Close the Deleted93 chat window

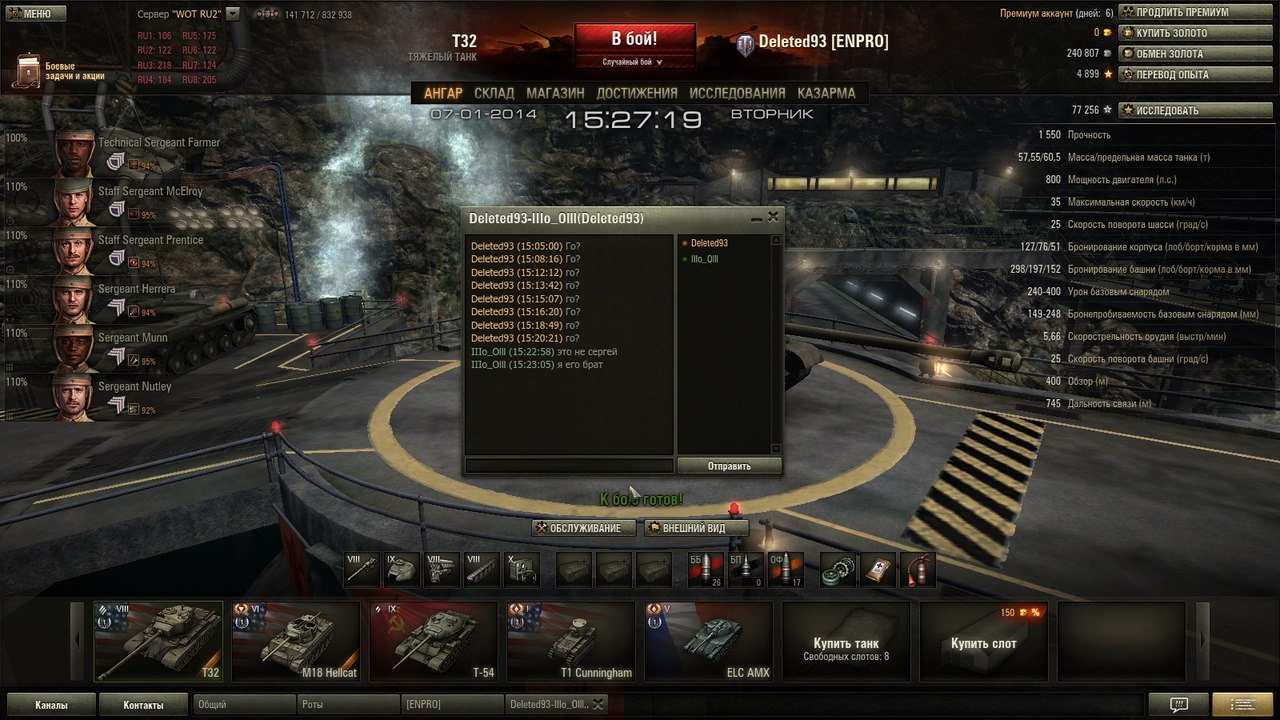point(773,216)
